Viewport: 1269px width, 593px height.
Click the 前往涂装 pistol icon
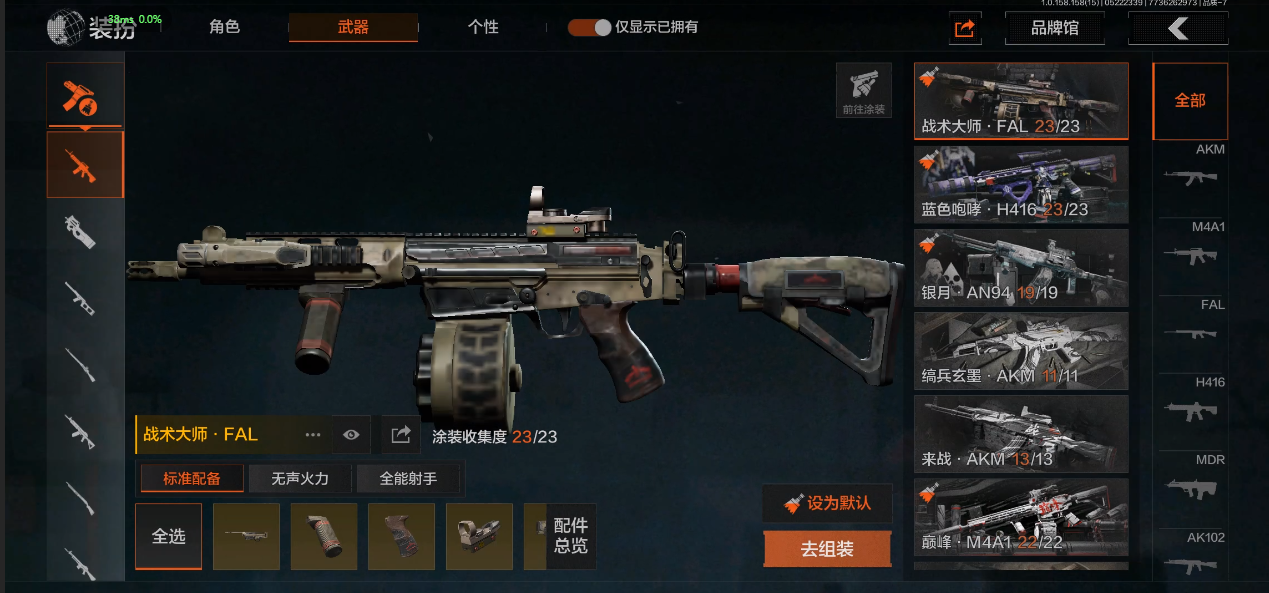[x=864, y=91]
